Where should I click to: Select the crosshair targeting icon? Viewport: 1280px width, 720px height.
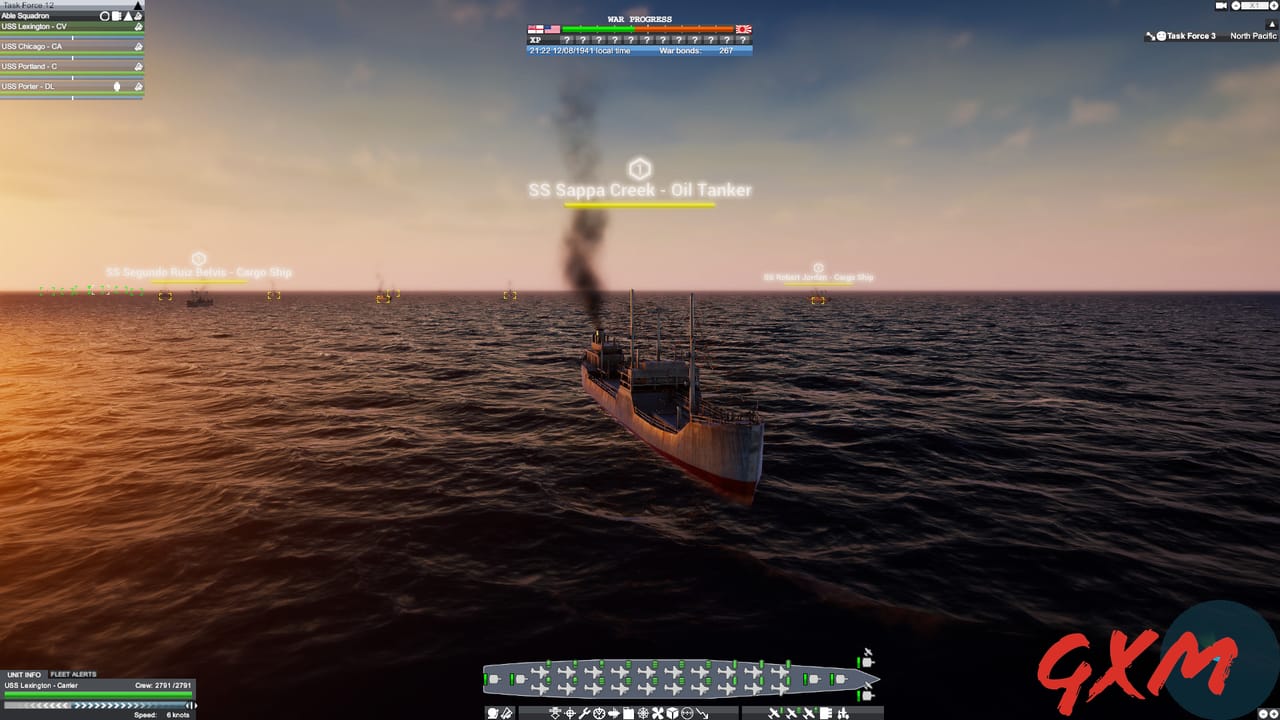click(569, 713)
